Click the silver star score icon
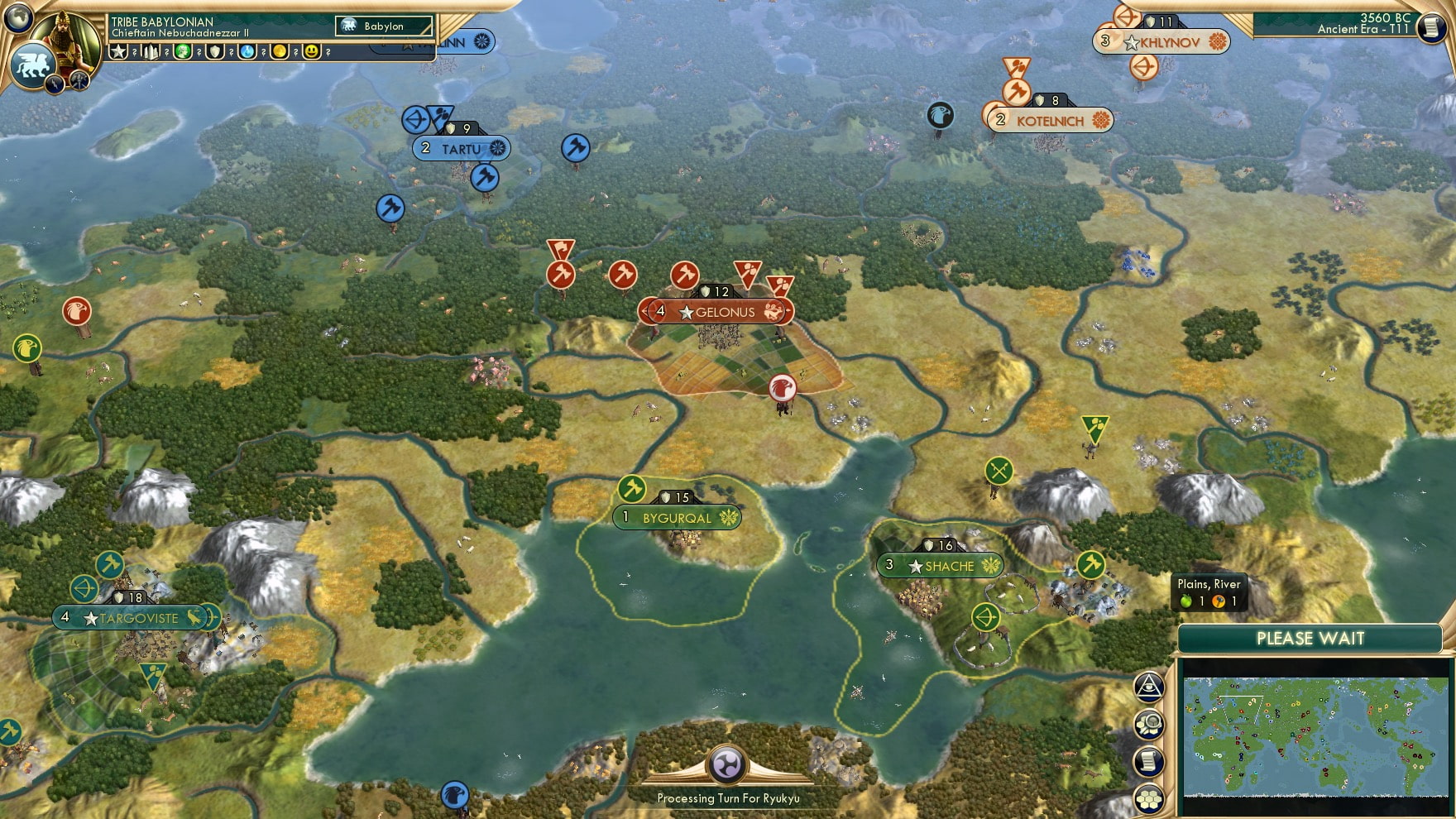The width and height of the screenshot is (1456, 819). [119, 51]
